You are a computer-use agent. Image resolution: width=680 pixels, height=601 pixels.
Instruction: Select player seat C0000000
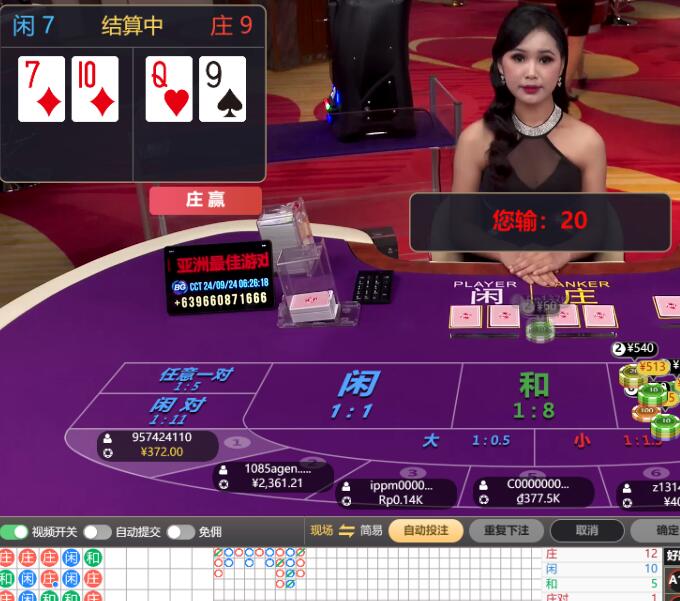tap(534, 492)
